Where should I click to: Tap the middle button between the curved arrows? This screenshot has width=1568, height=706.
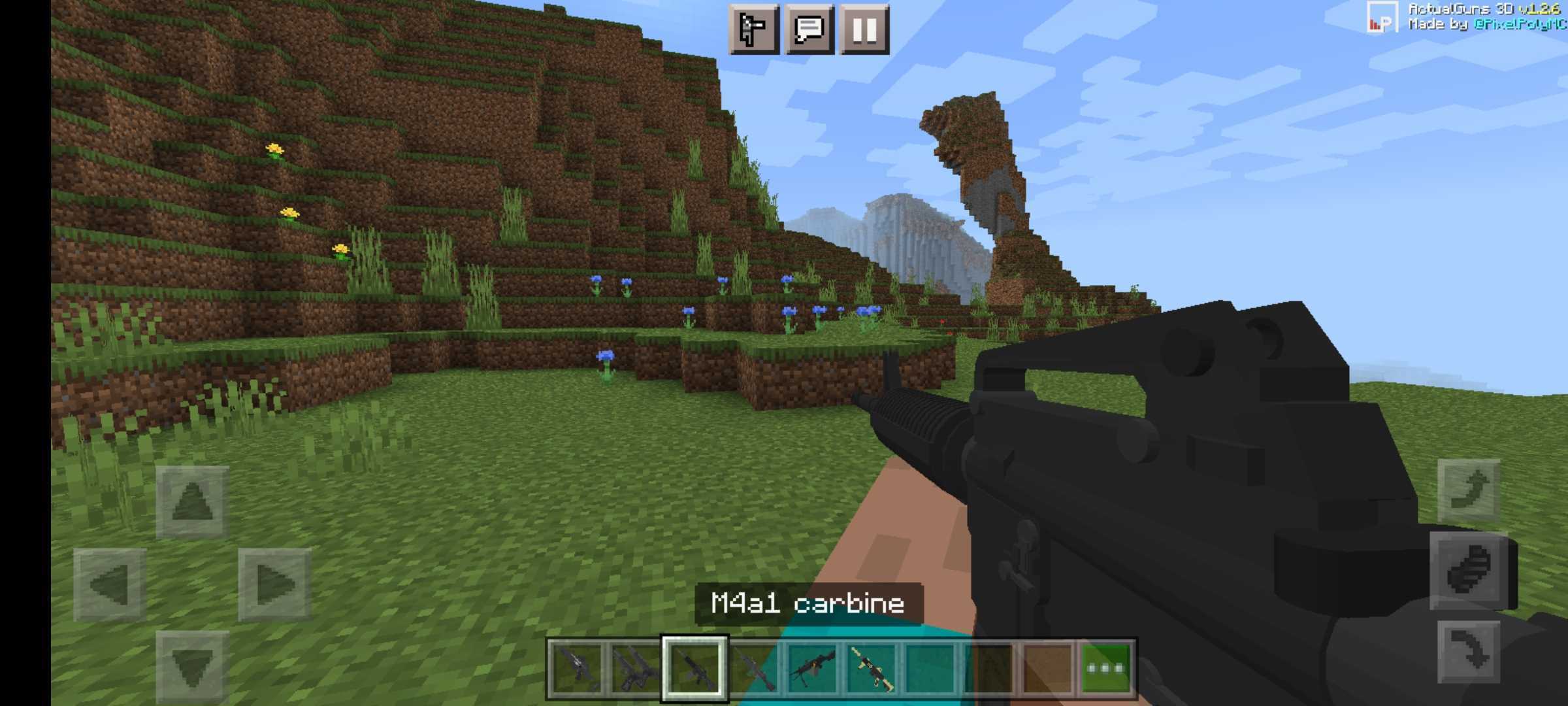click(x=1469, y=570)
